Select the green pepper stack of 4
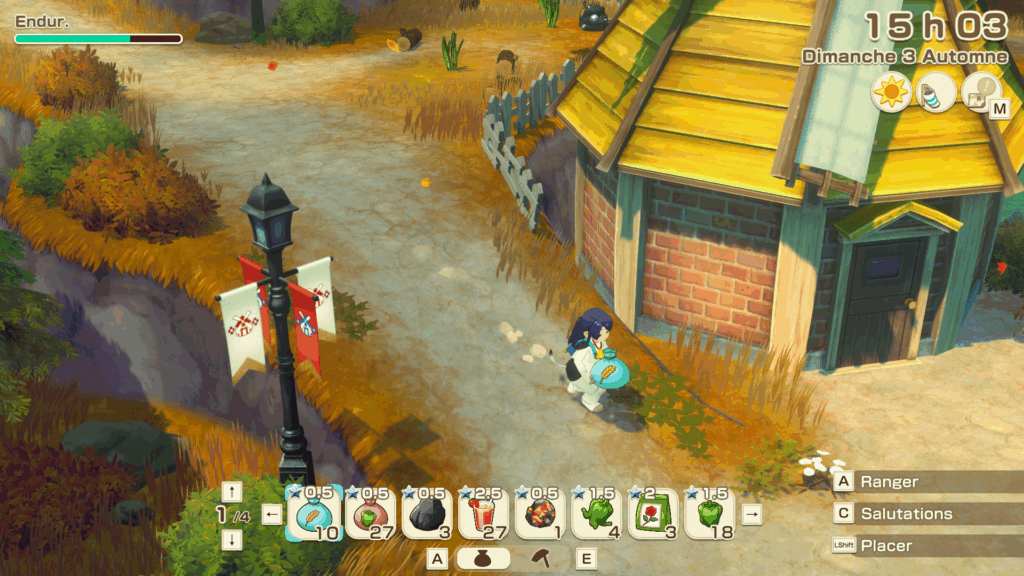1024x576 pixels. click(597, 514)
